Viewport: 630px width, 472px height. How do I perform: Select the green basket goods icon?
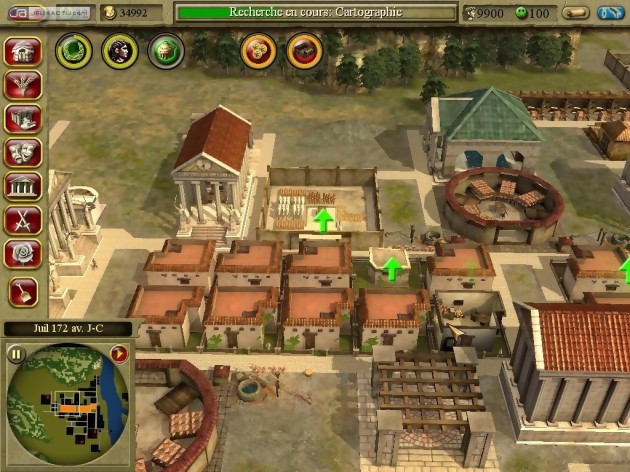click(x=166, y=50)
